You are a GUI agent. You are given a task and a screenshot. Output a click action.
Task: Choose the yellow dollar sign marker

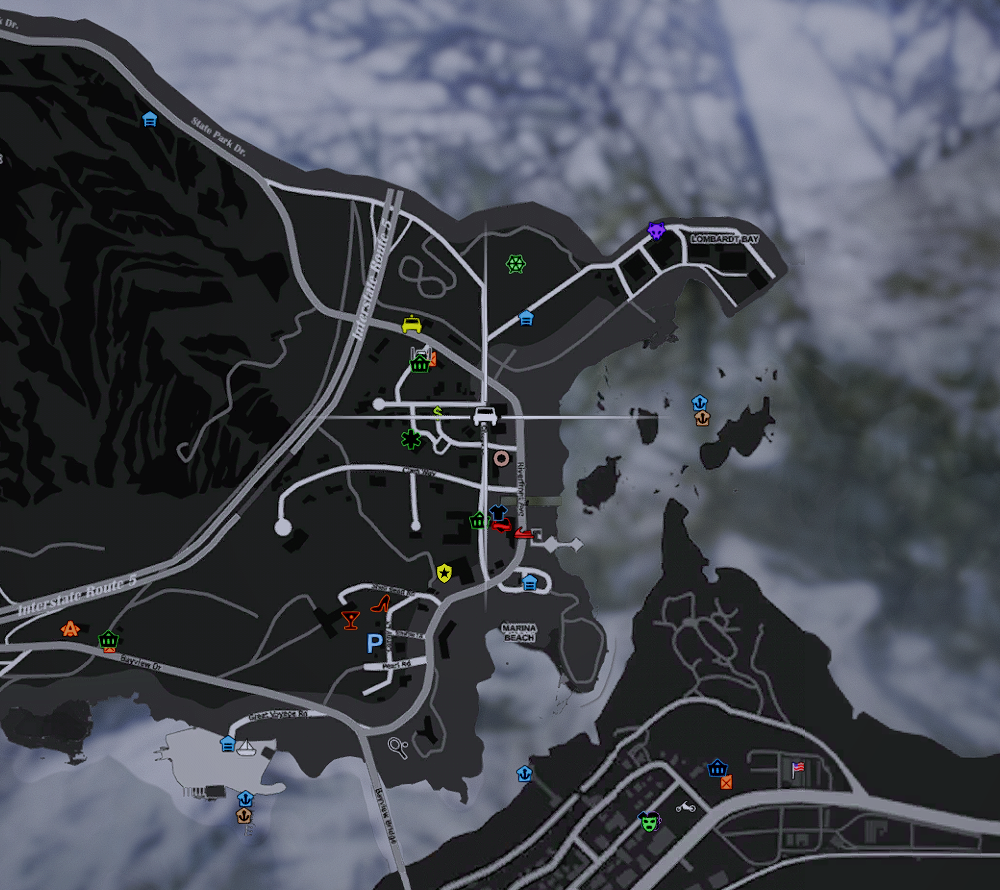pyautogui.click(x=438, y=410)
